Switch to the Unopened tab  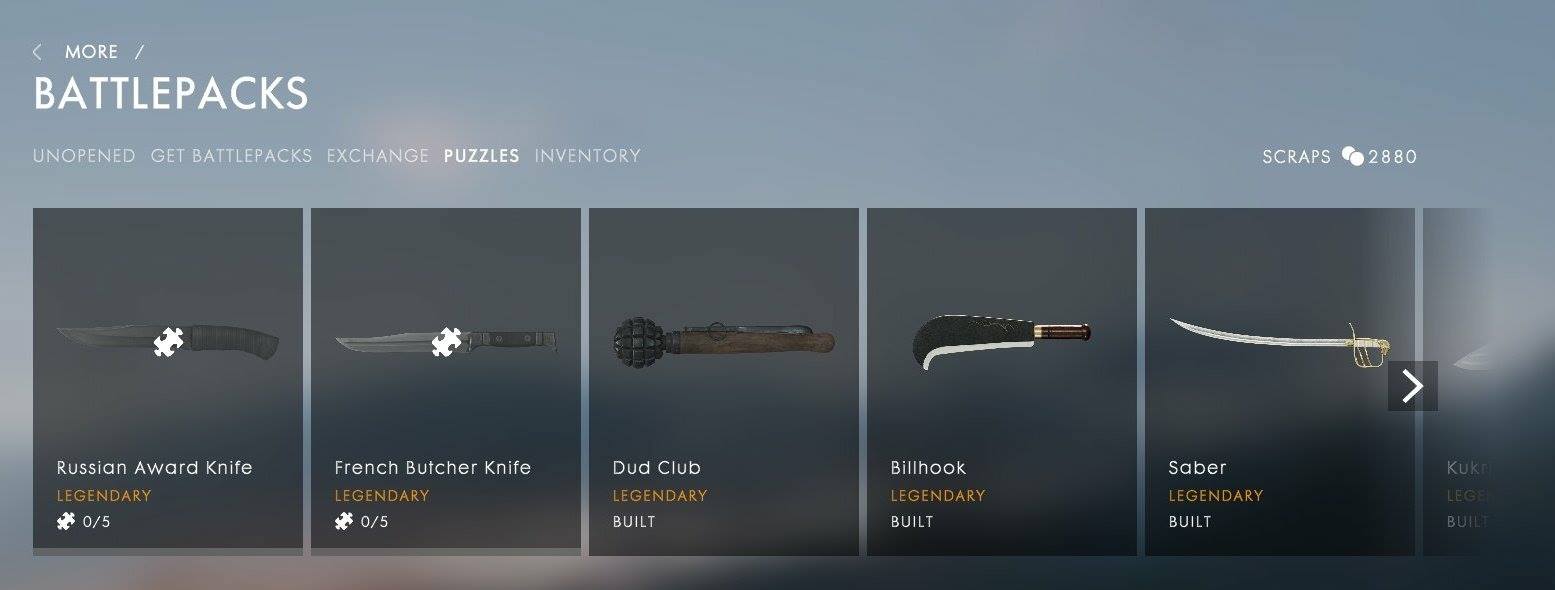coord(84,156)
